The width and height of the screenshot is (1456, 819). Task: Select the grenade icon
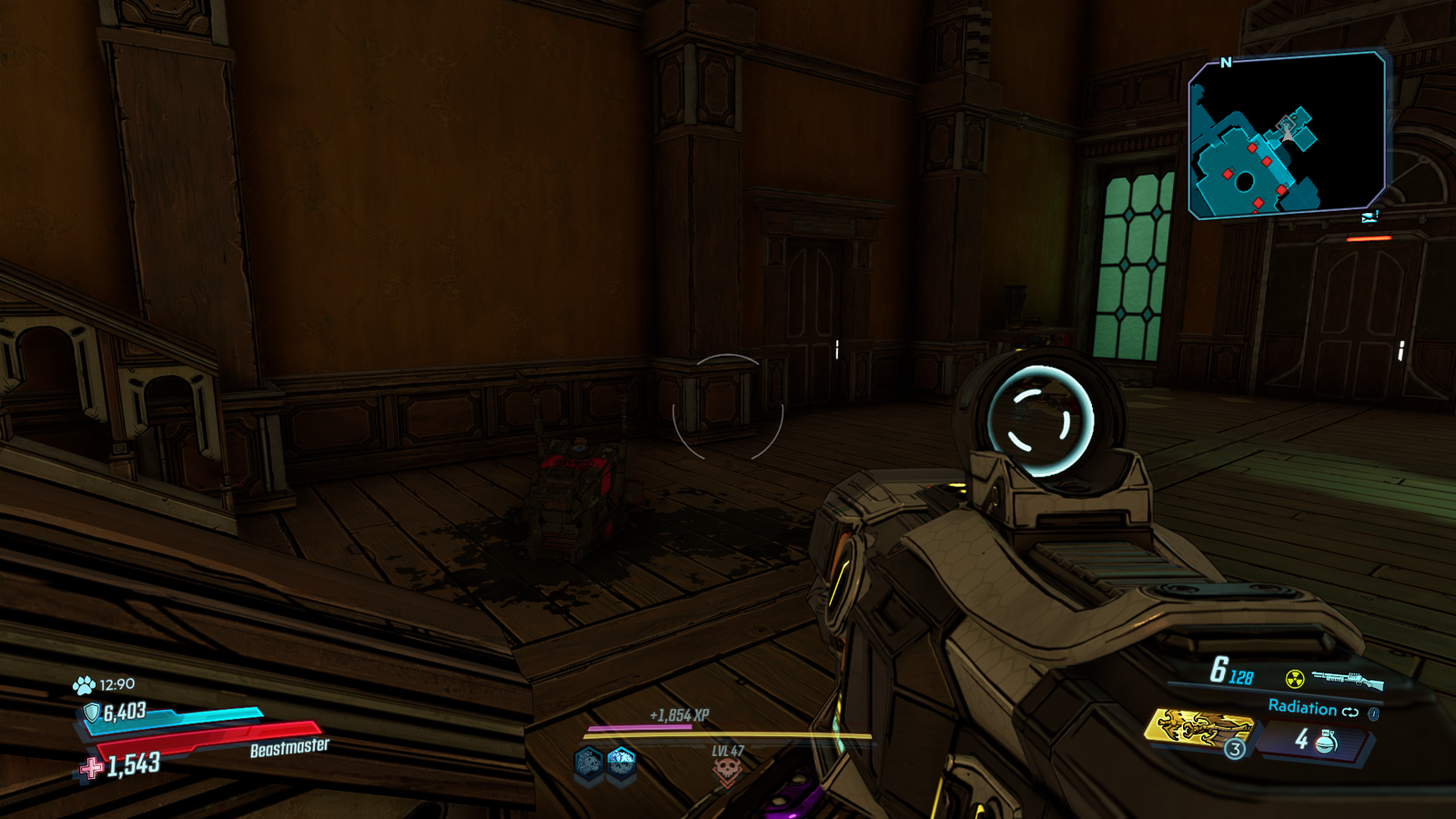pos(1327,742)
